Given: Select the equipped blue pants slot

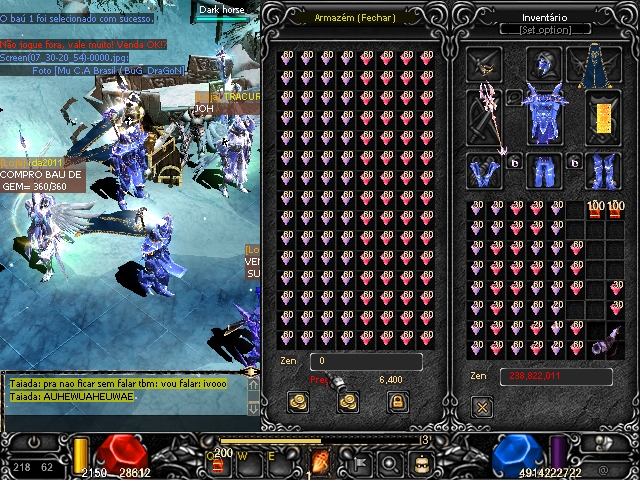Looking at the screenshot, I should pos(543,172).
